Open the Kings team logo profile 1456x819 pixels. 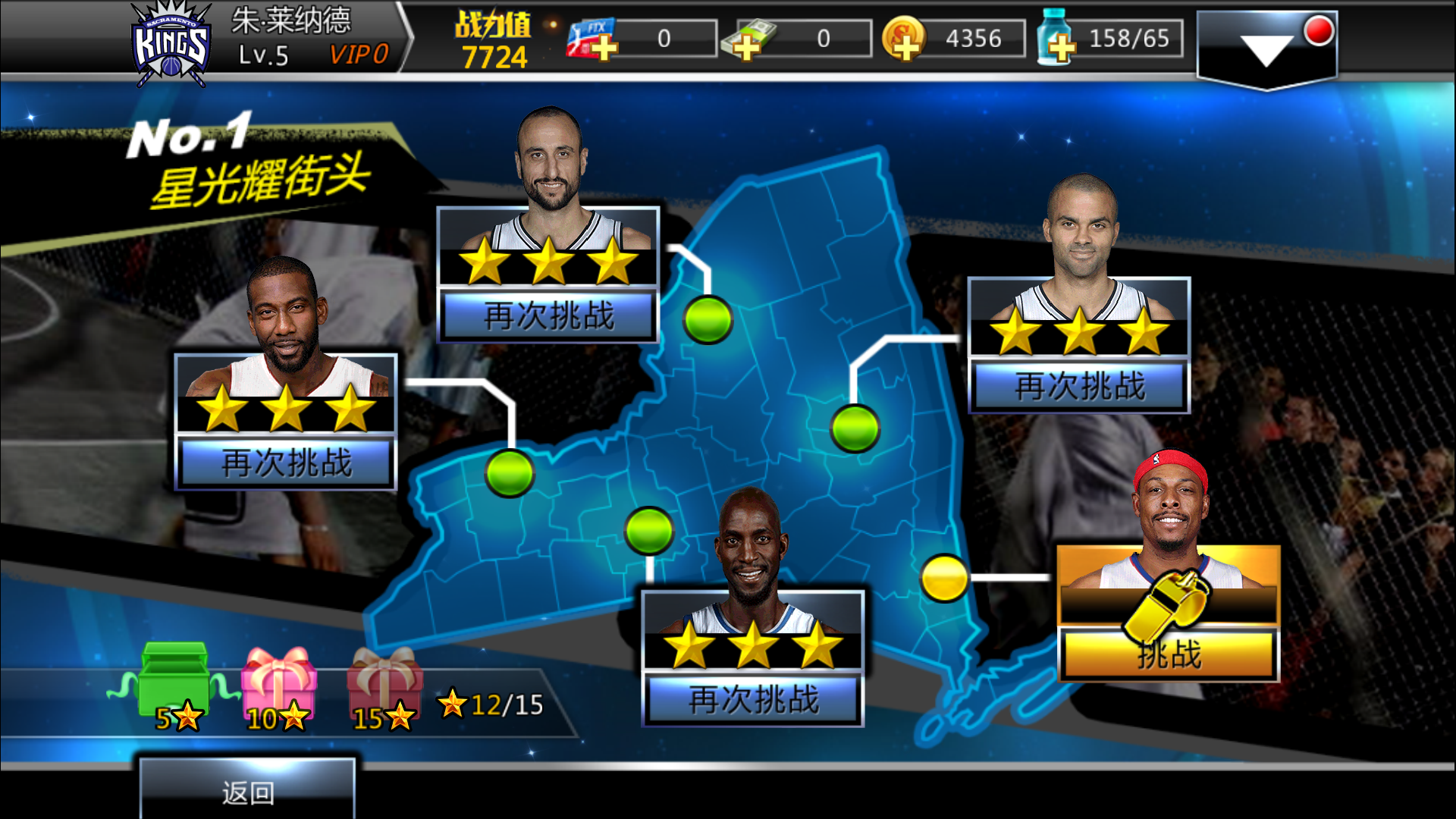click(x=171, y=44)
